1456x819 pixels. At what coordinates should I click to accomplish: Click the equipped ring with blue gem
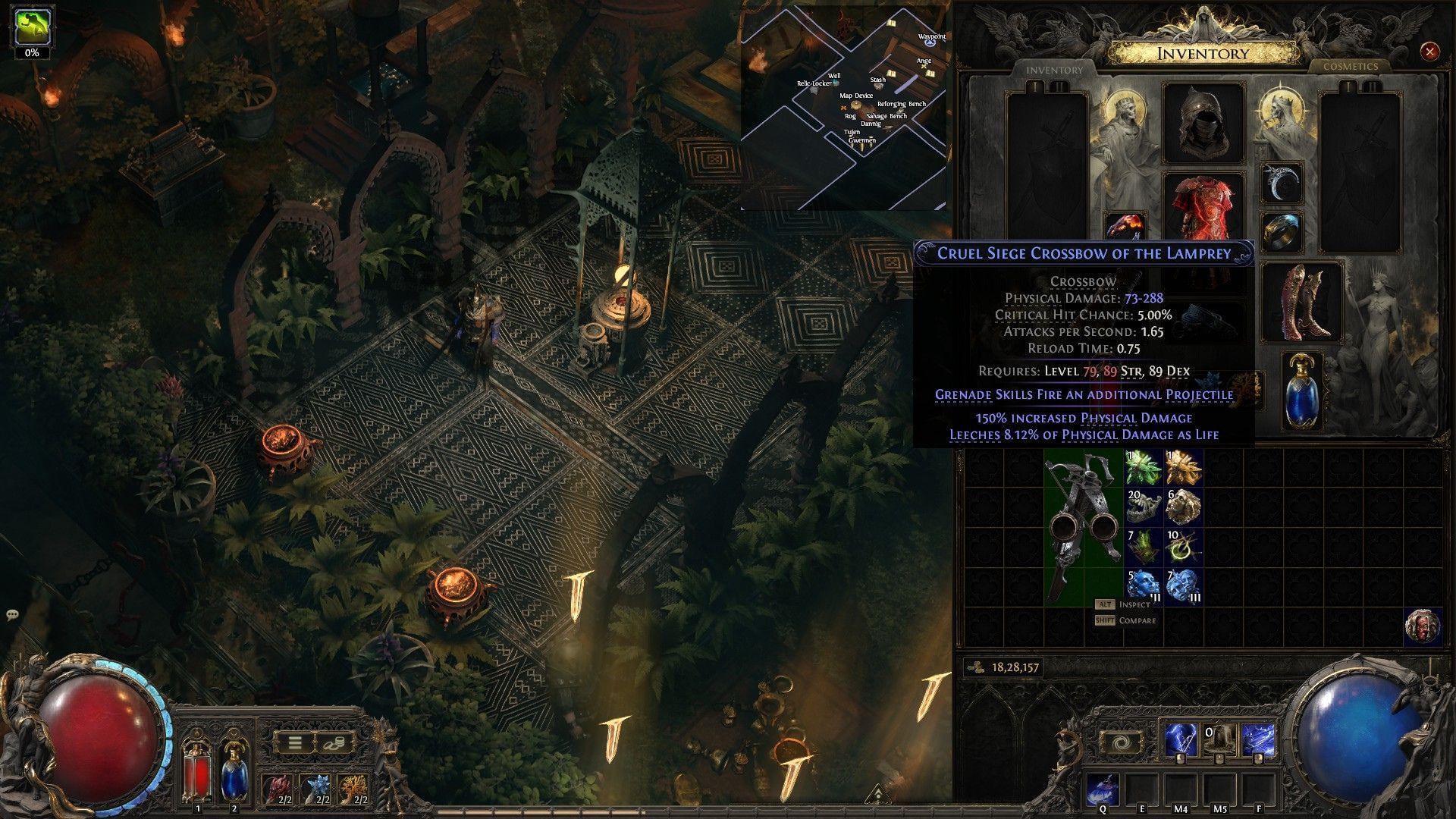[1282, 231]
